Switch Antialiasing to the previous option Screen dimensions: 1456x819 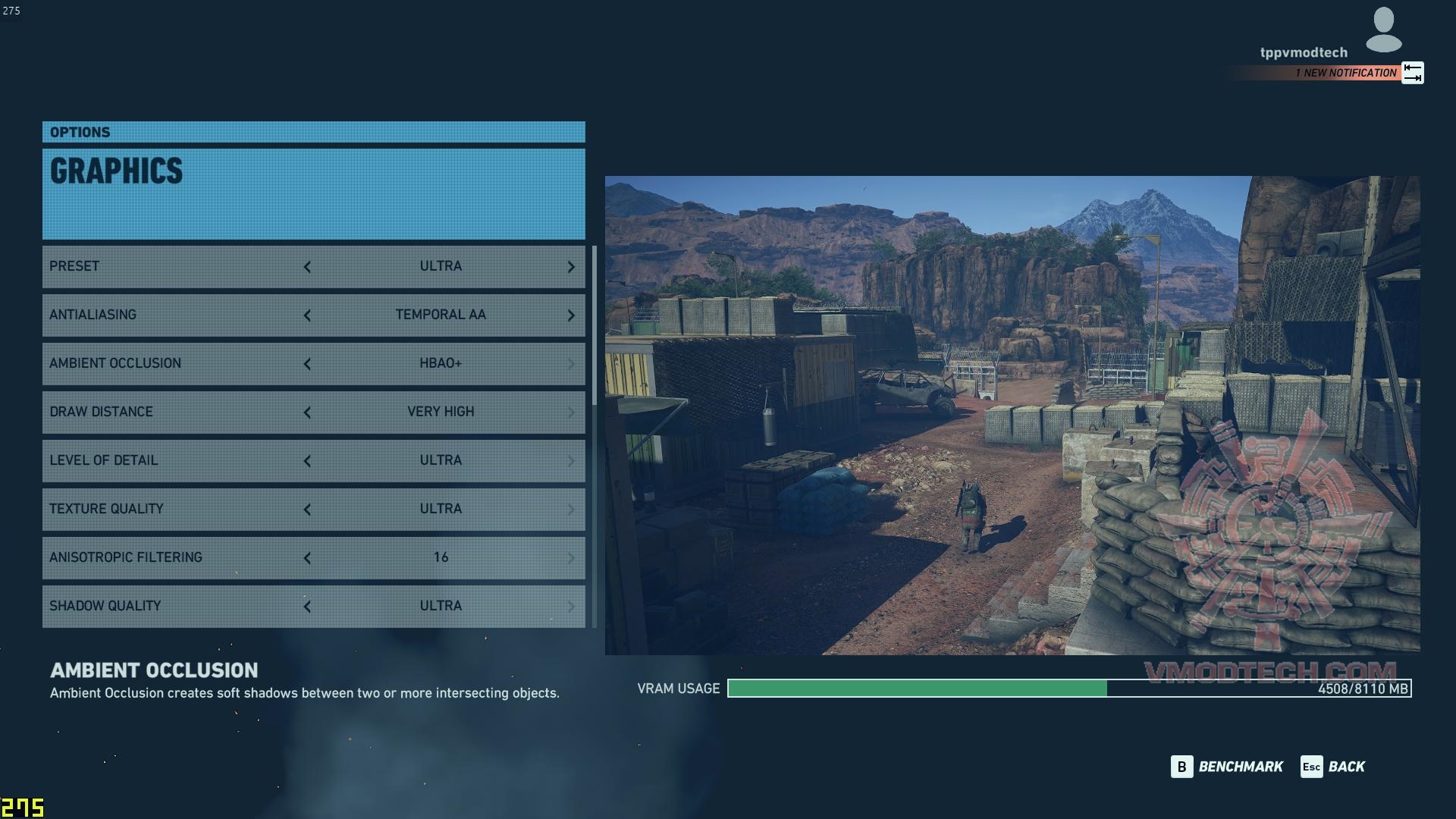pos(307,315)
